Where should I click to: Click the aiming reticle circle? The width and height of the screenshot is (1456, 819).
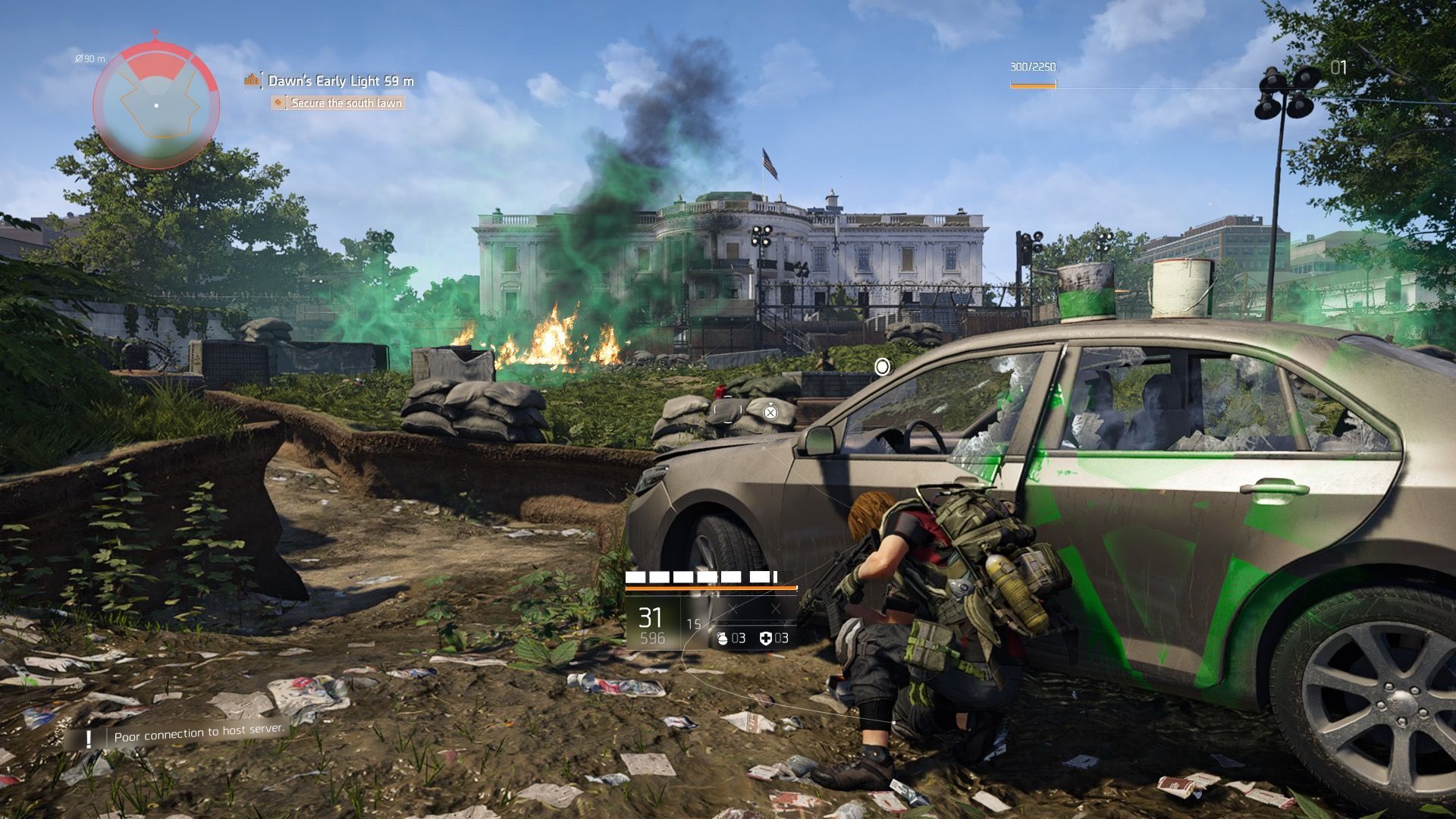(x=883, y=367)
